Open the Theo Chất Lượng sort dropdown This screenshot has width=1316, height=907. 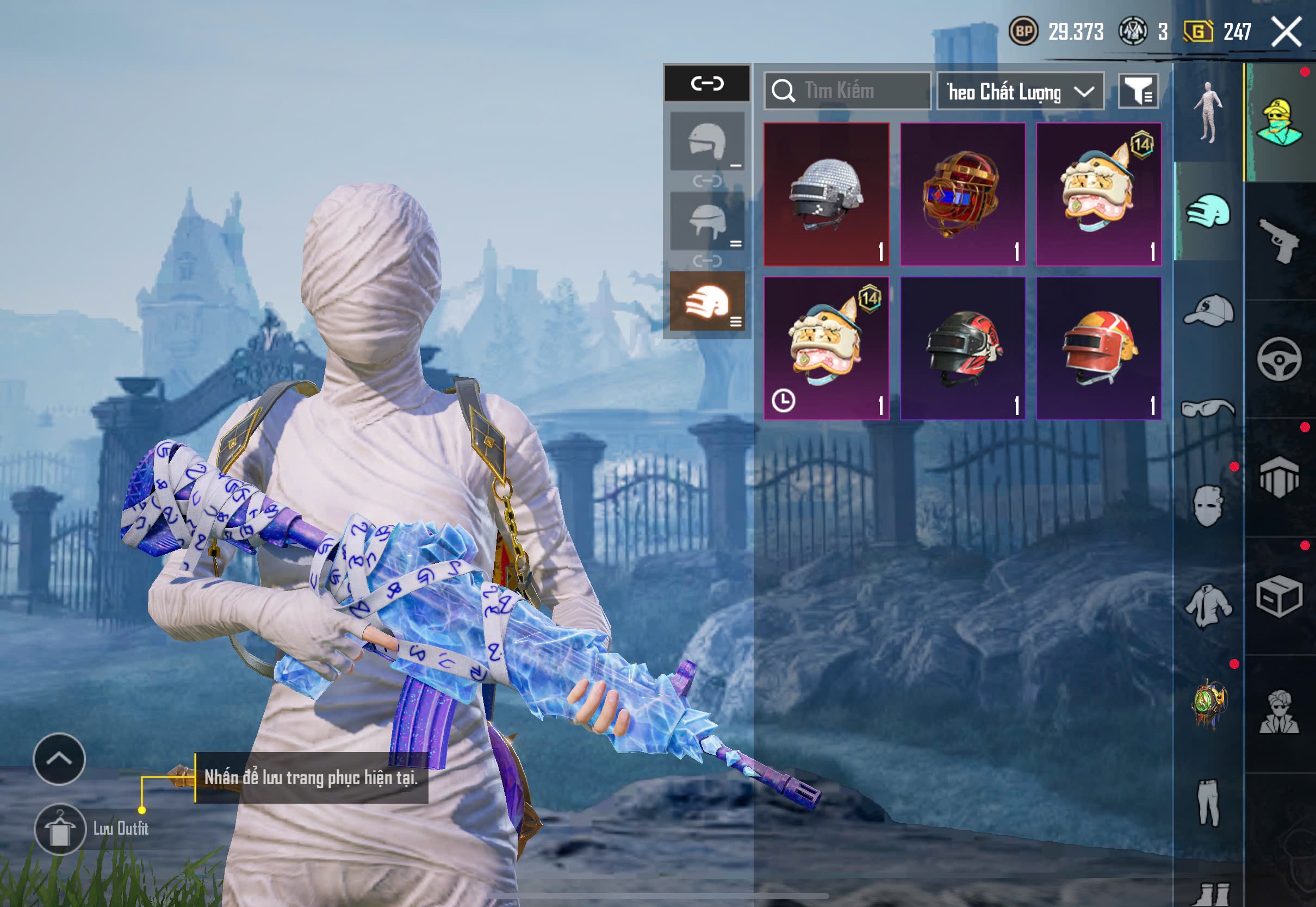(x=1020, y=91)
